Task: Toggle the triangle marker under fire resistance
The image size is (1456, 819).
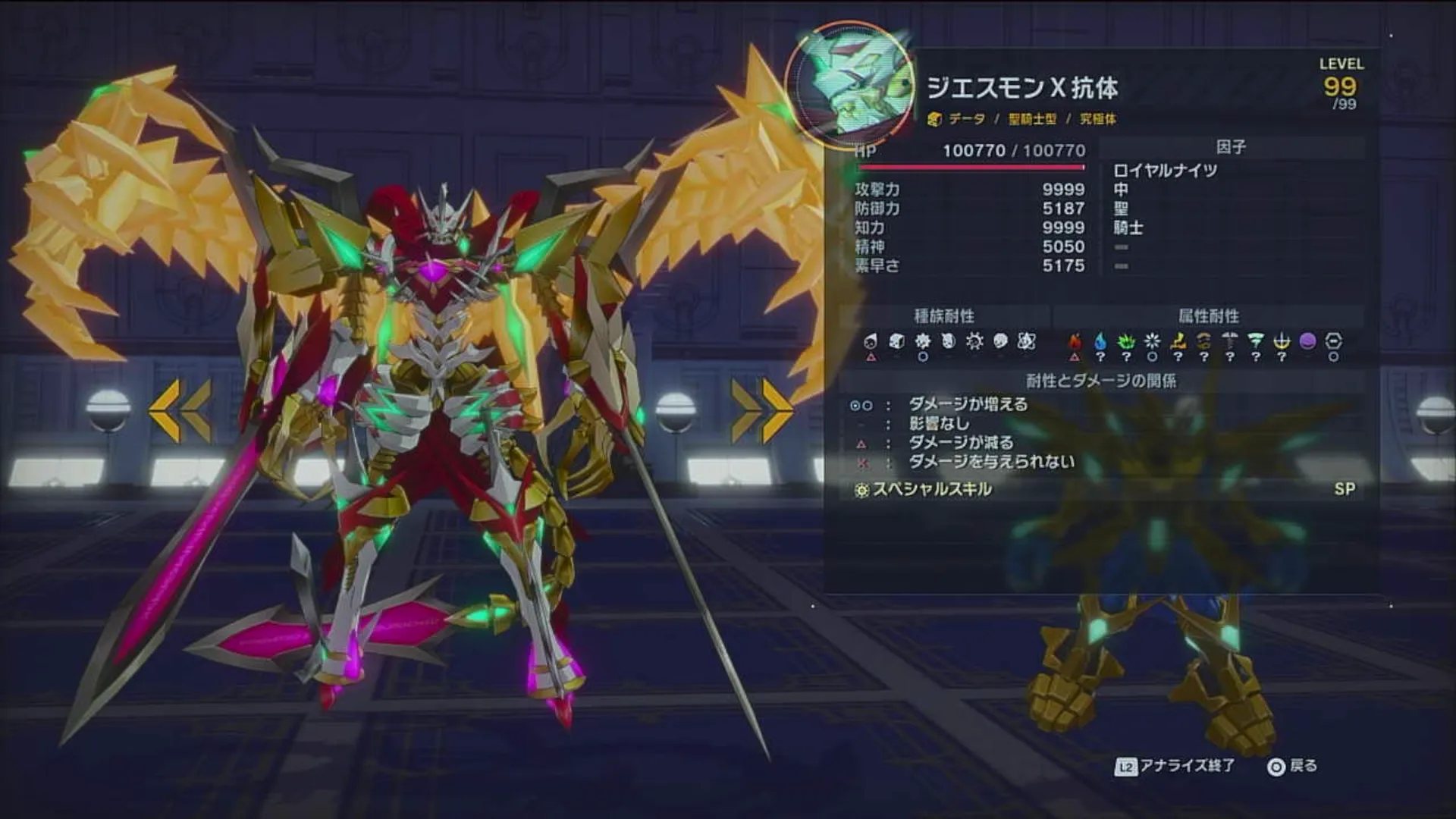Action: tap(1074, 356)
